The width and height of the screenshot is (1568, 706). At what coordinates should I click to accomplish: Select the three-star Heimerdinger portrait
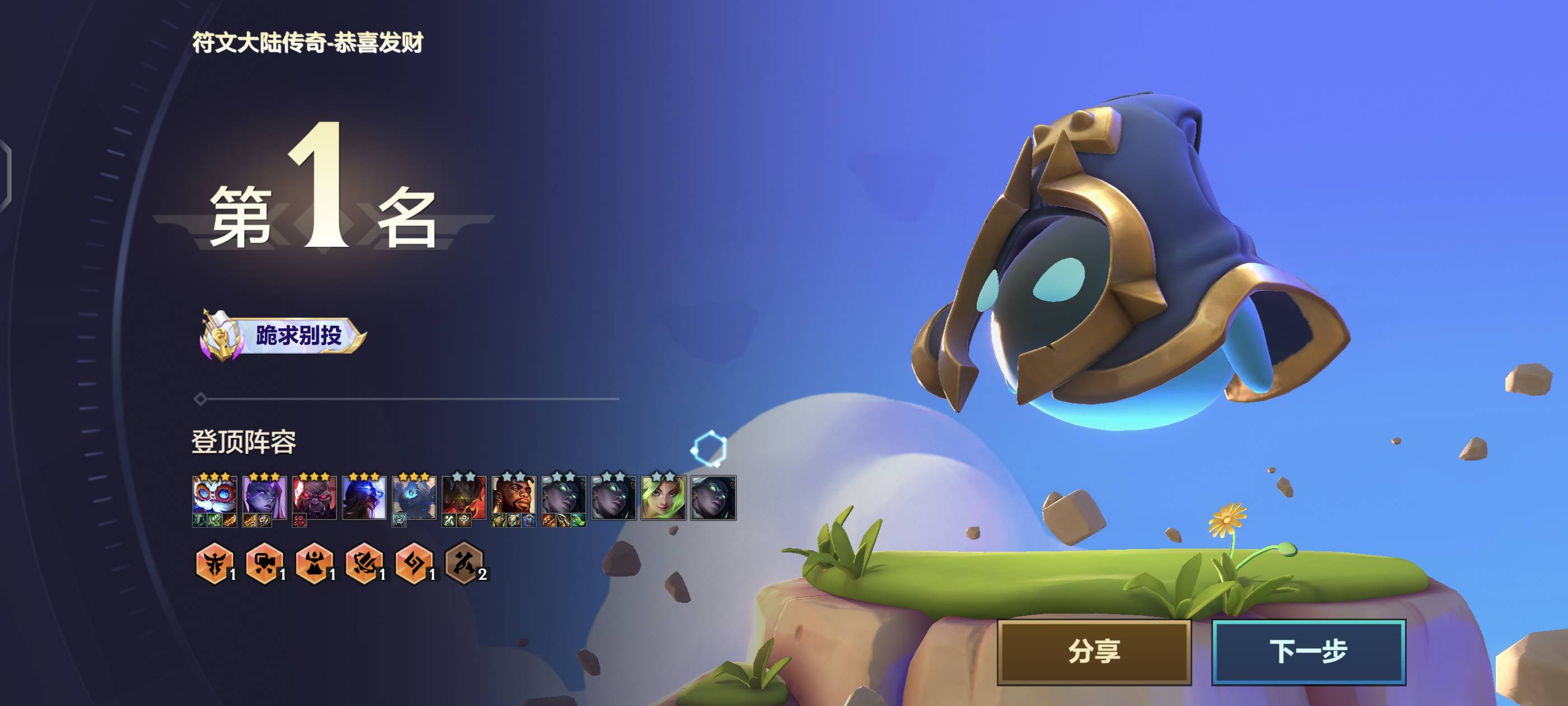(x=214, y=496)
